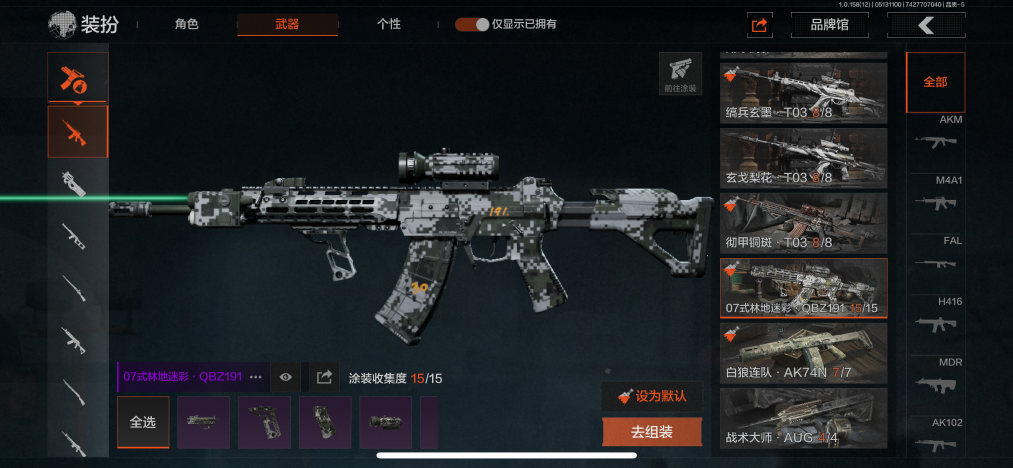
Task: Open 去组装 assembly screen
Action: click(652, 432)
